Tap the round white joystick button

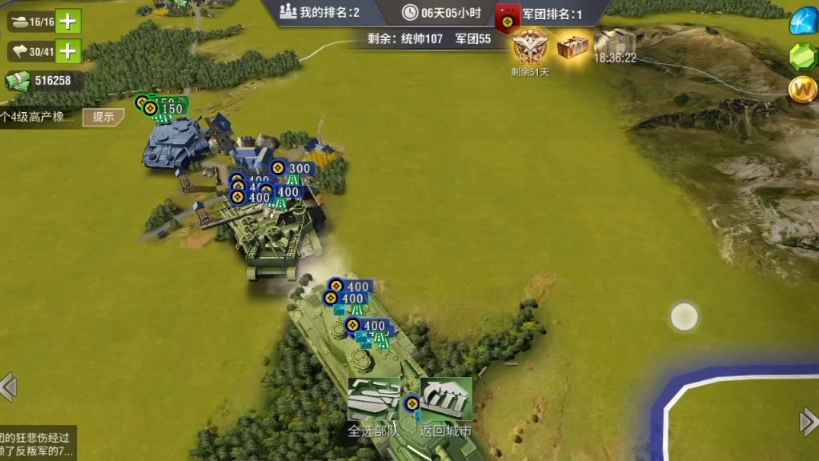pos(684,317)
